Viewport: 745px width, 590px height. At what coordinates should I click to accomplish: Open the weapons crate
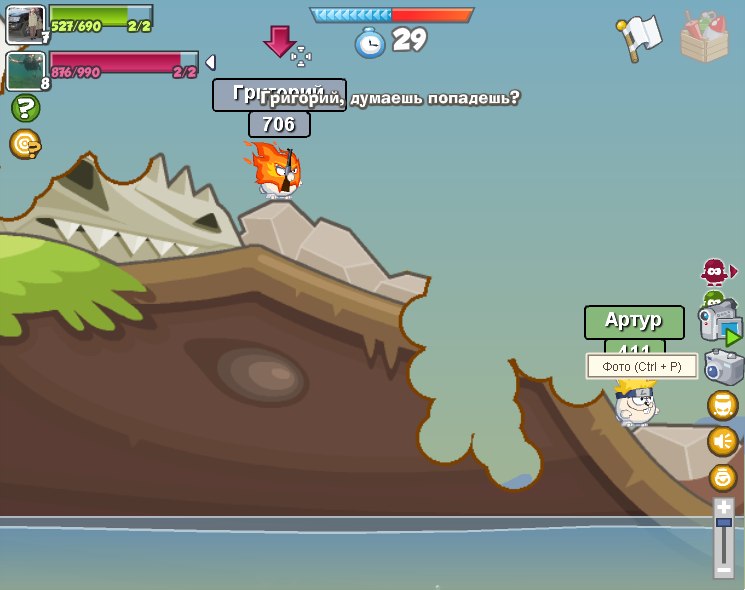coord(705,36)
